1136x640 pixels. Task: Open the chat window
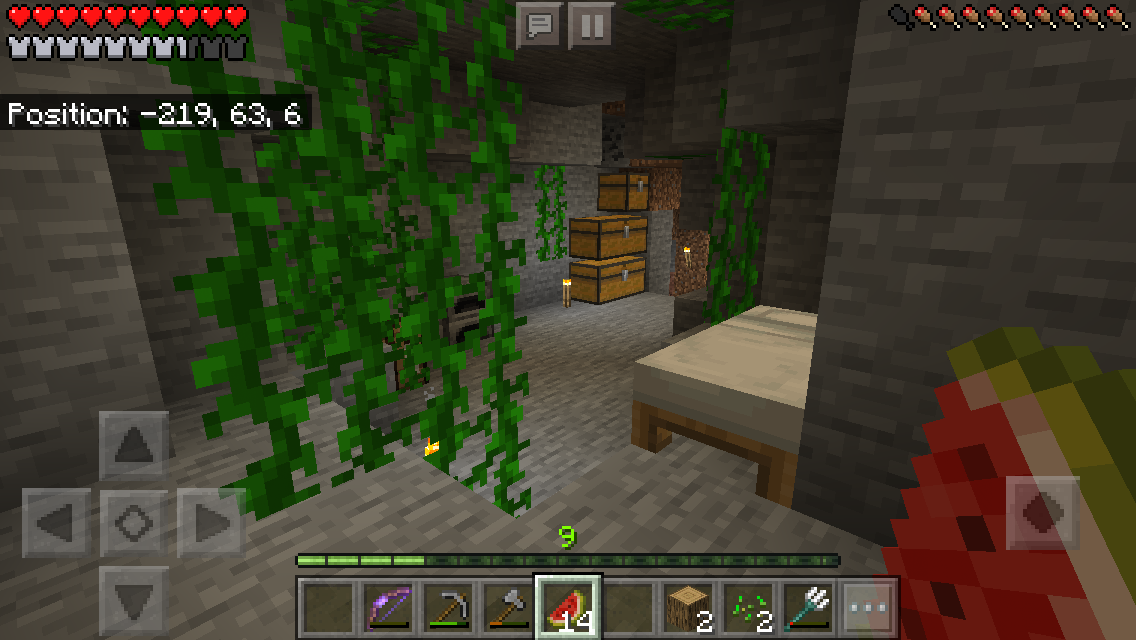(x=540, y=25)
